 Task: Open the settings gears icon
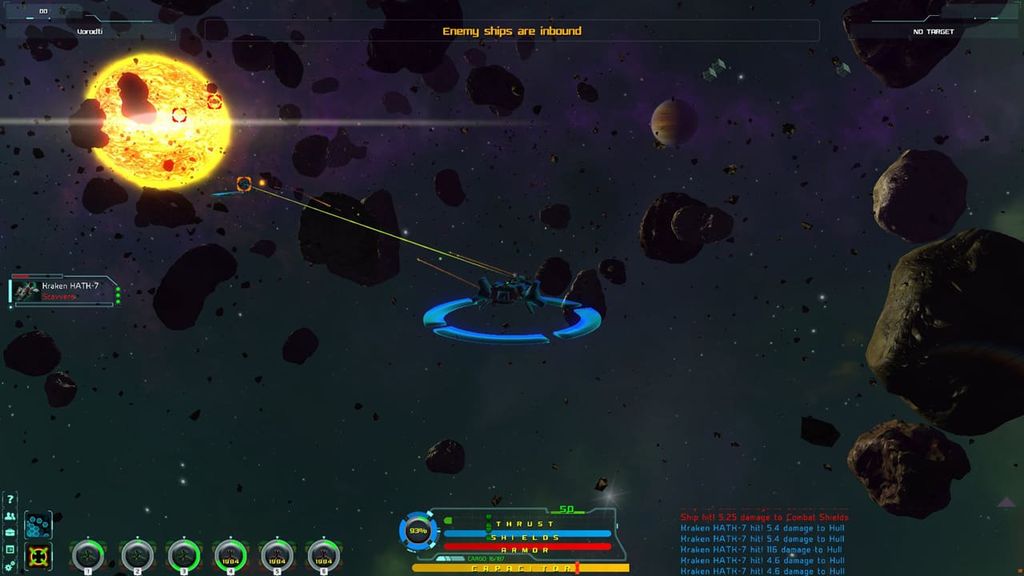(10, 566)
